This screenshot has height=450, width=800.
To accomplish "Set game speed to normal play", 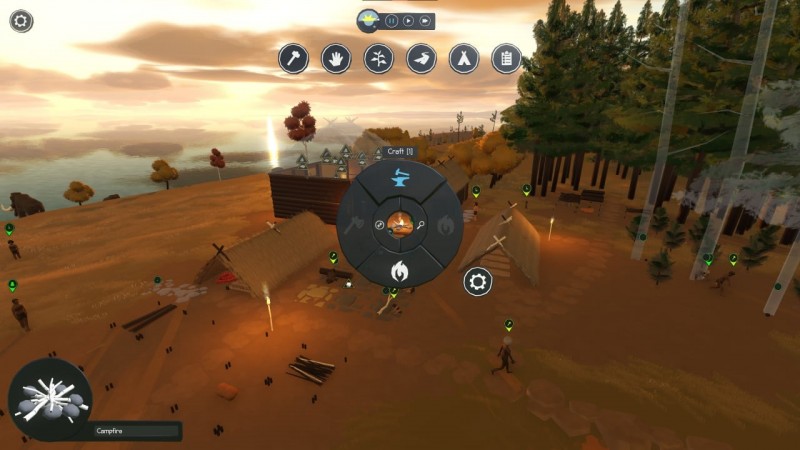I will point(408,20).
